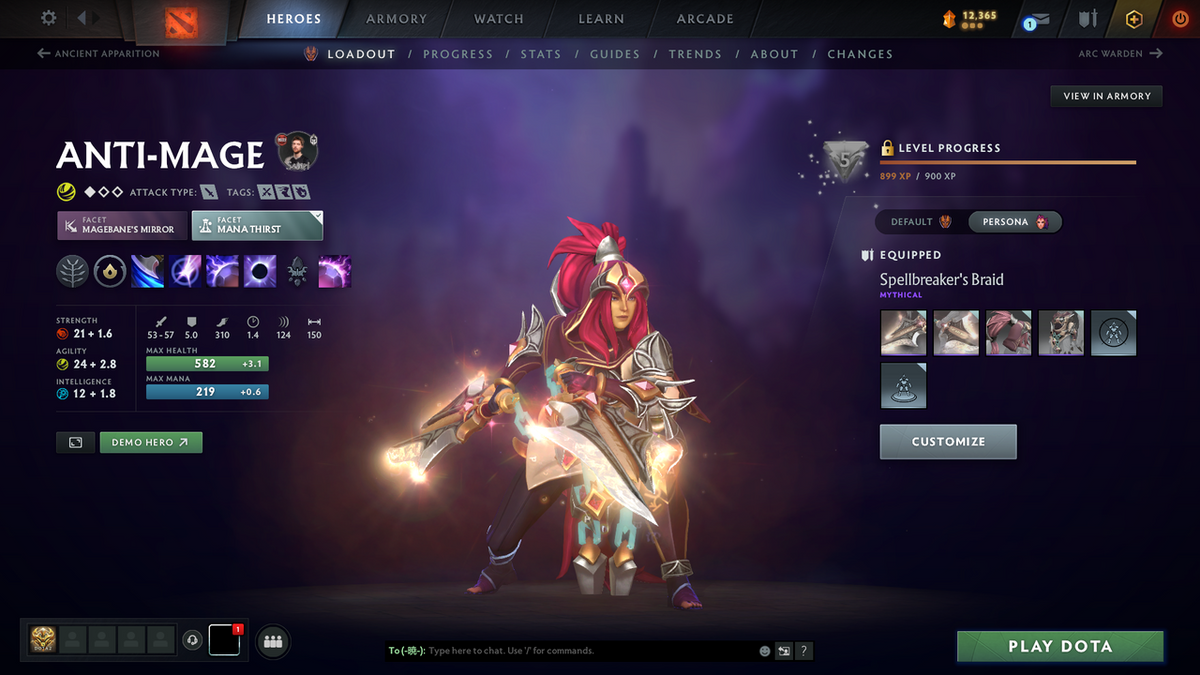Switch to the Stats tab
The height and width of the screenshot is (675, 1200).
pos(540,54)
